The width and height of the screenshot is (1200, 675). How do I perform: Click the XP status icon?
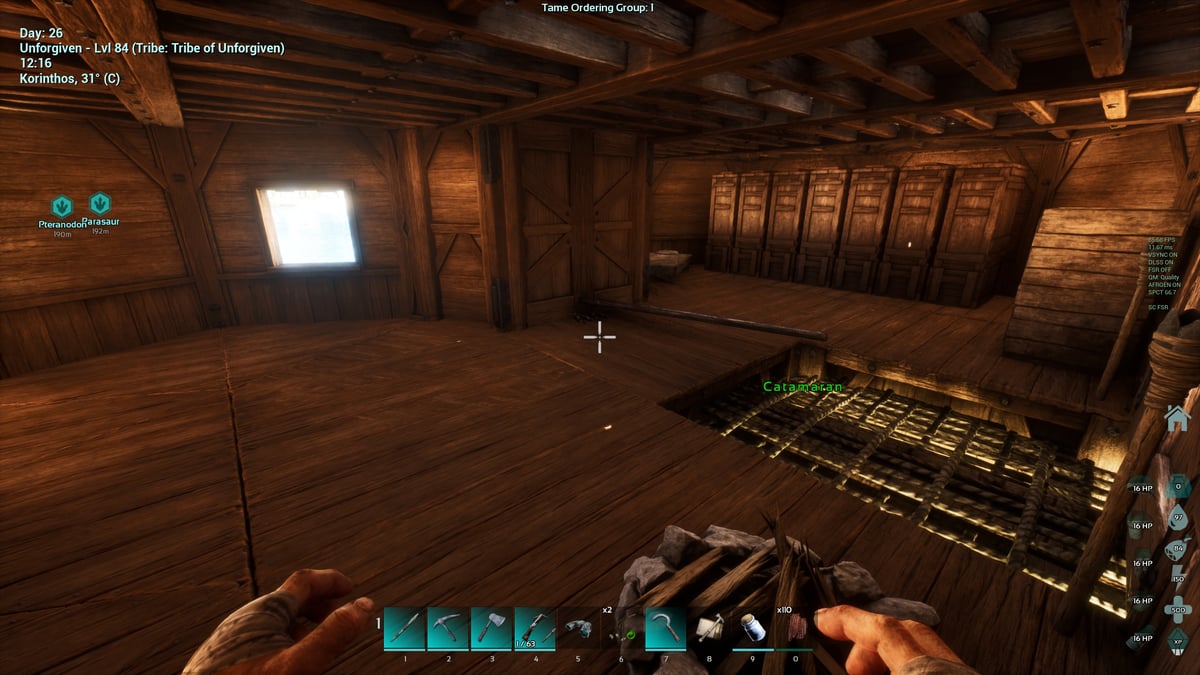[x=1178, y=642]
